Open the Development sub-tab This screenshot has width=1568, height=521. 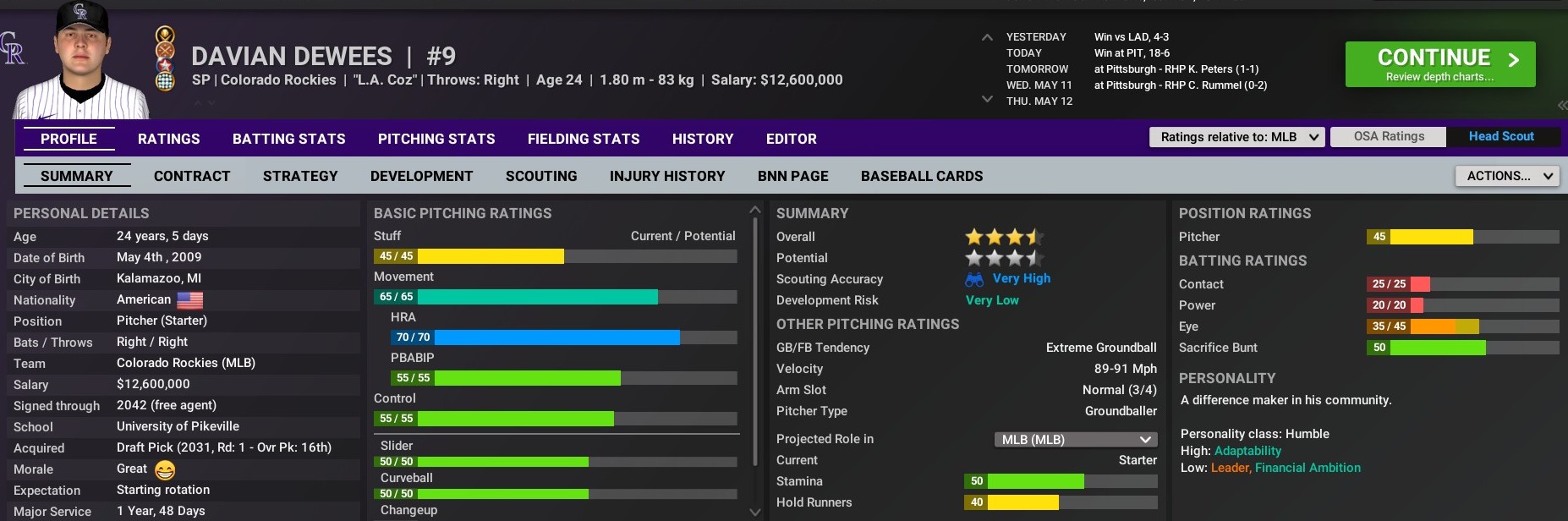421,176
